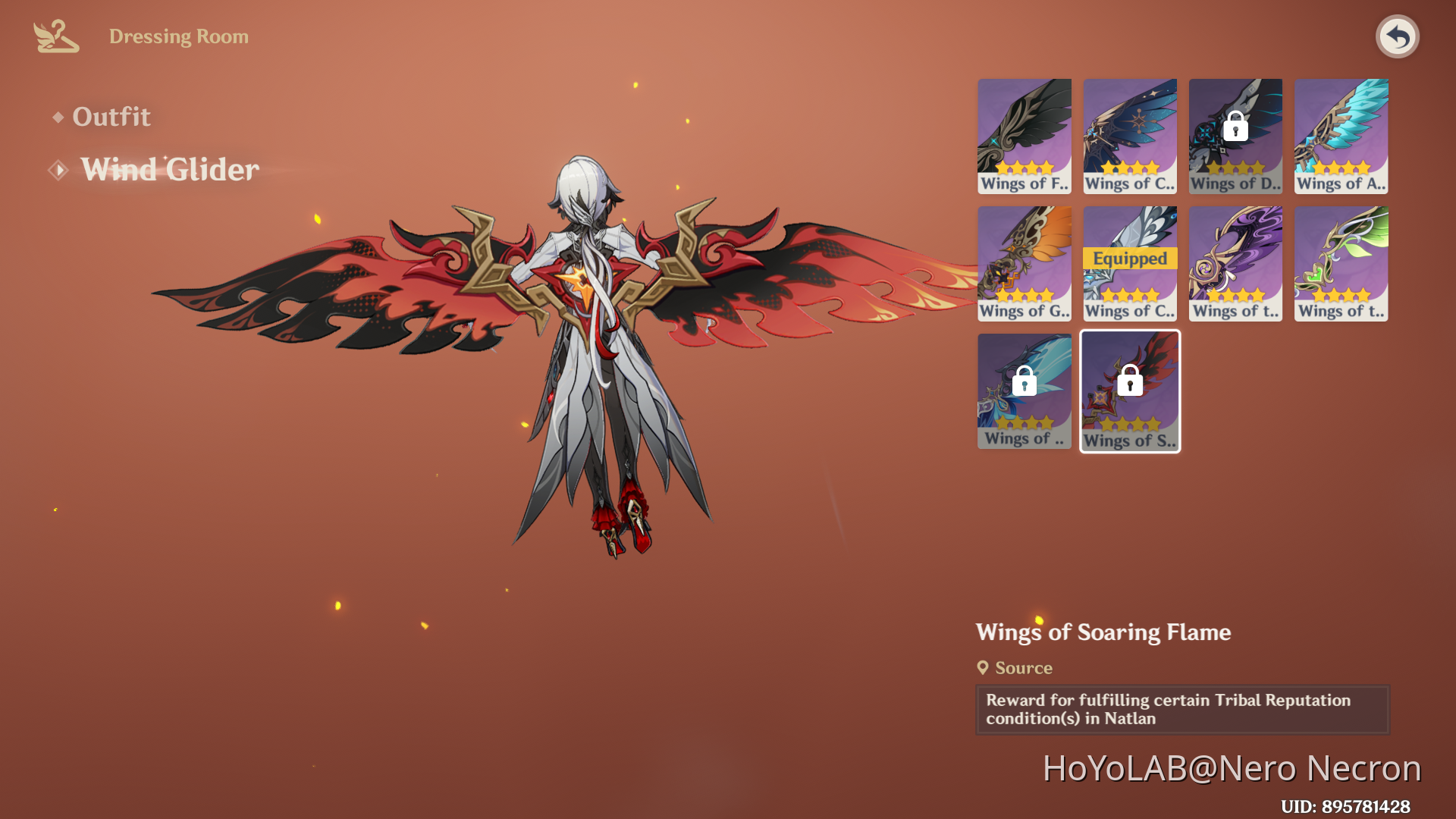
Task: Click the diamond marker beside Wind Glider
Action: pyautogui.click(x=58, y=169)
